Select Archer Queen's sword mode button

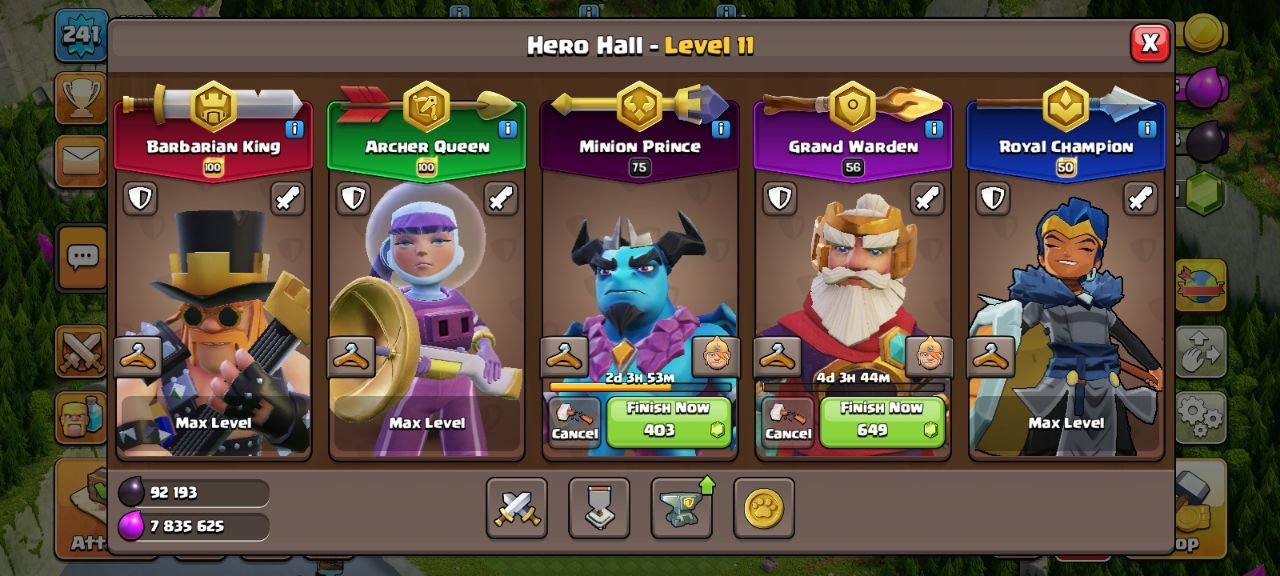(x=501, y=198)
